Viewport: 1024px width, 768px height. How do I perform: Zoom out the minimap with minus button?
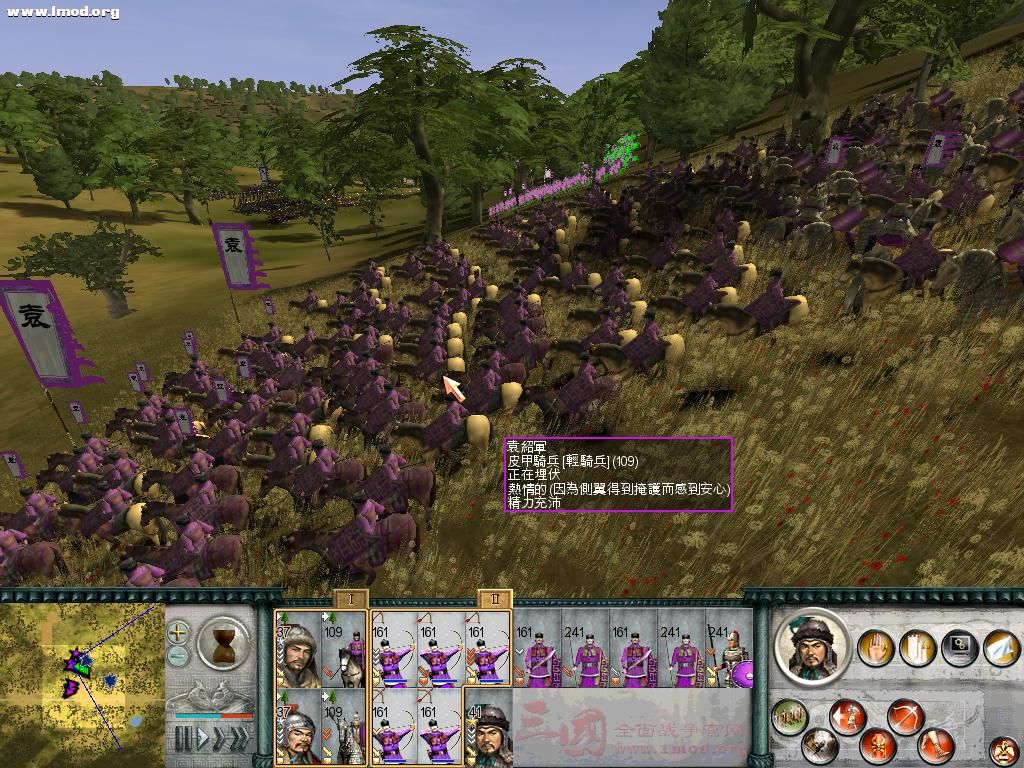pyautogui.click(x=178, y=656)
